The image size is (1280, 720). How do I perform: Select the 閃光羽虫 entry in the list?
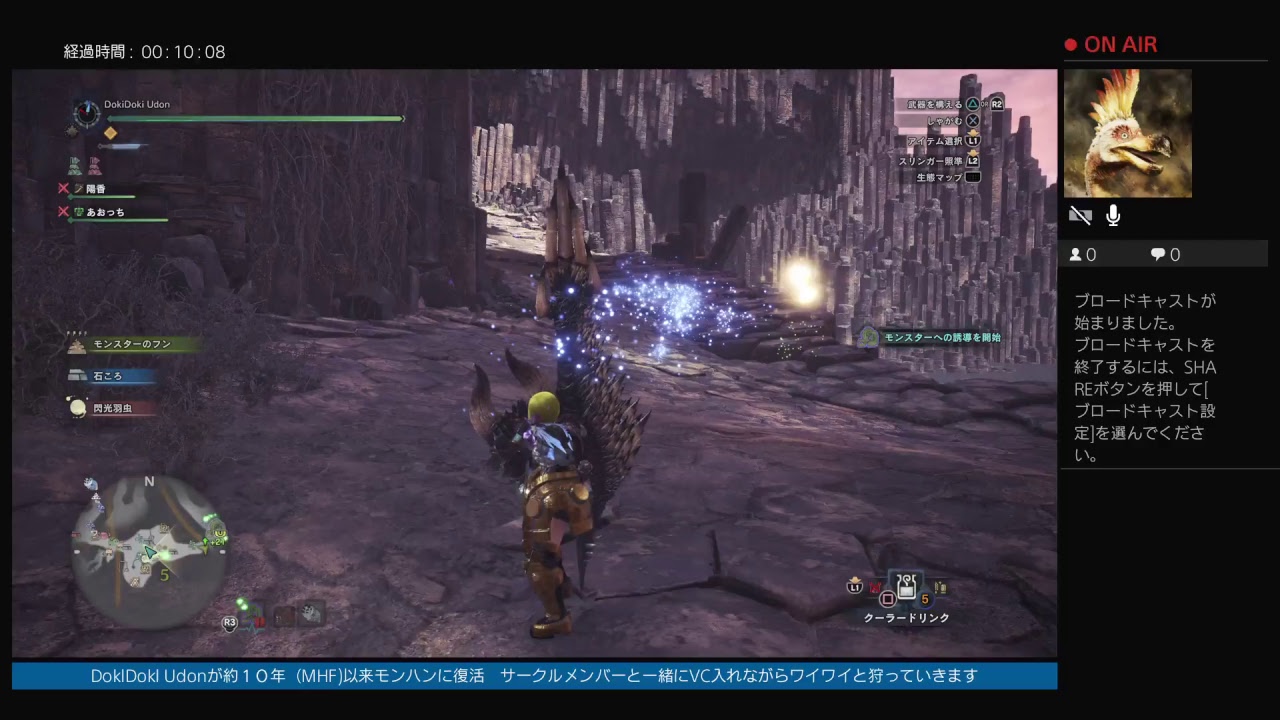click(112, 408)
